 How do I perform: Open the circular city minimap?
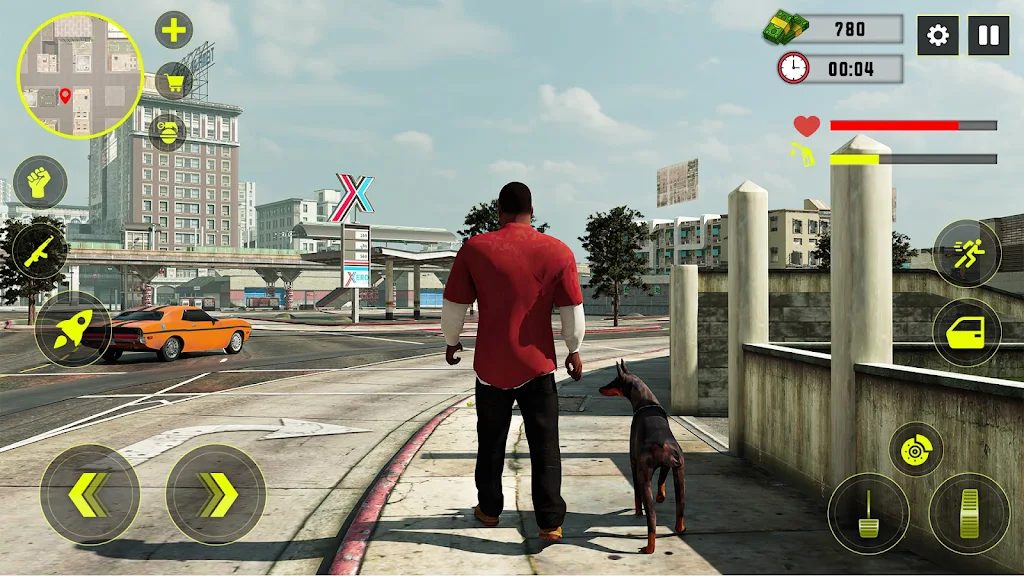click(x=80, y=75)
